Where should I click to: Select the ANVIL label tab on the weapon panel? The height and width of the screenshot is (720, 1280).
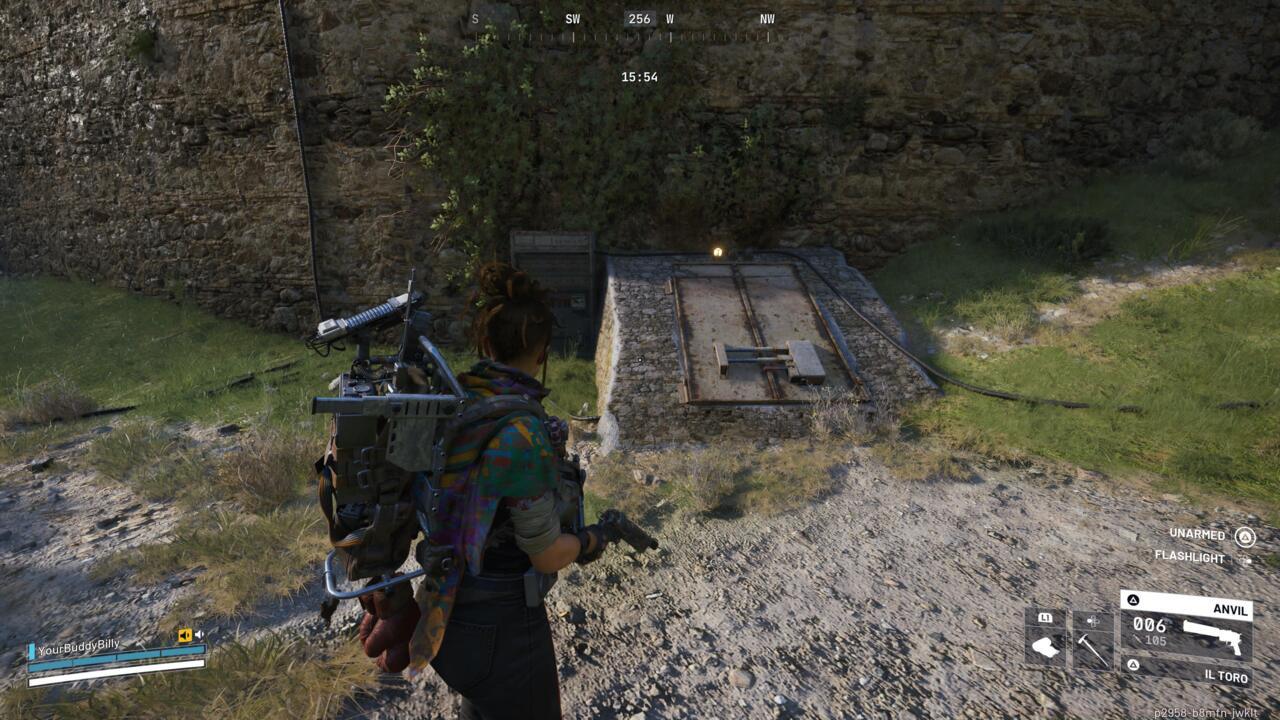pyautogui.click(x=1231, y=609)
